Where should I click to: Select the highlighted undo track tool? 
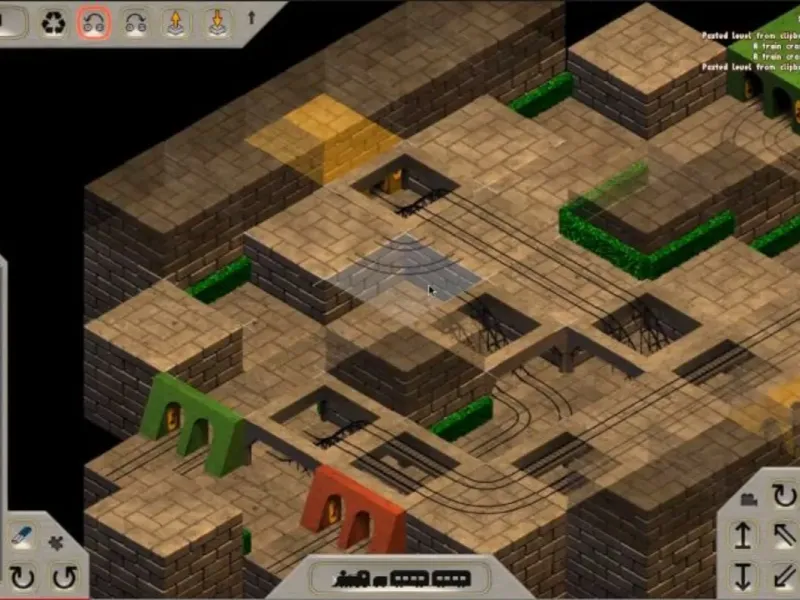[95, 22]
